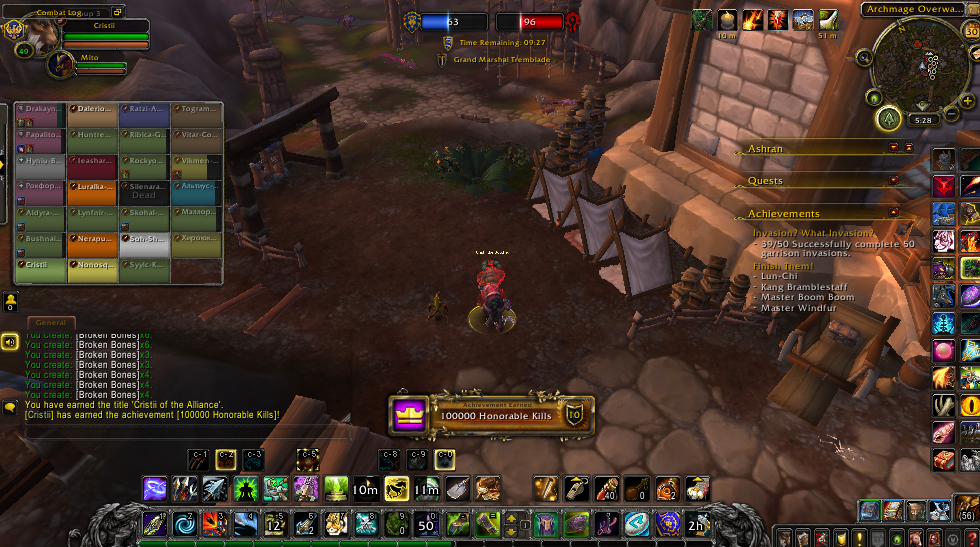
Task: Use the item with 2h cooldown
Action: pos(696,523)
